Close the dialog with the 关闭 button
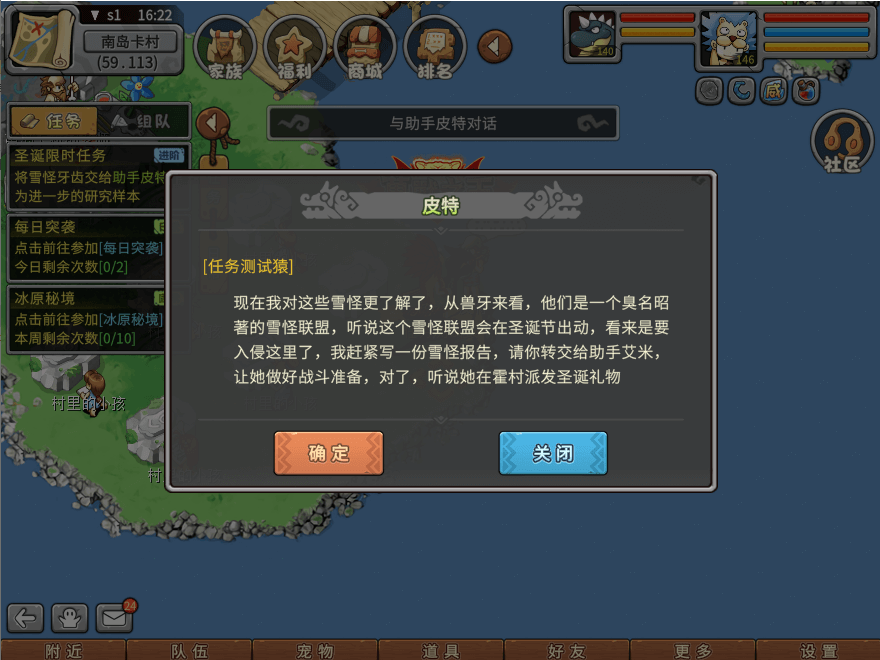 point(553,453)
